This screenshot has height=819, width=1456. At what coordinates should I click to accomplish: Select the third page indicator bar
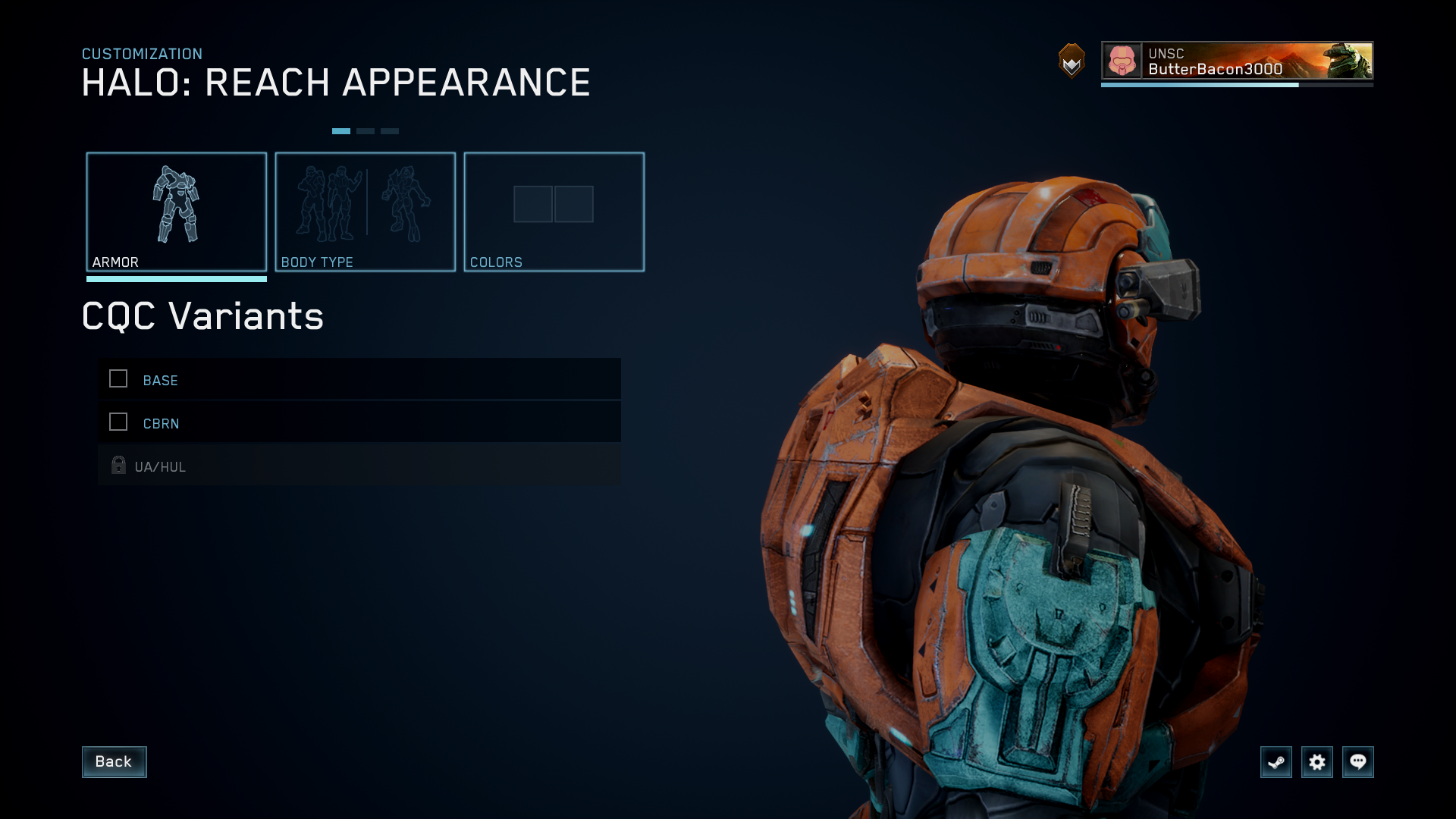point(390,130)
